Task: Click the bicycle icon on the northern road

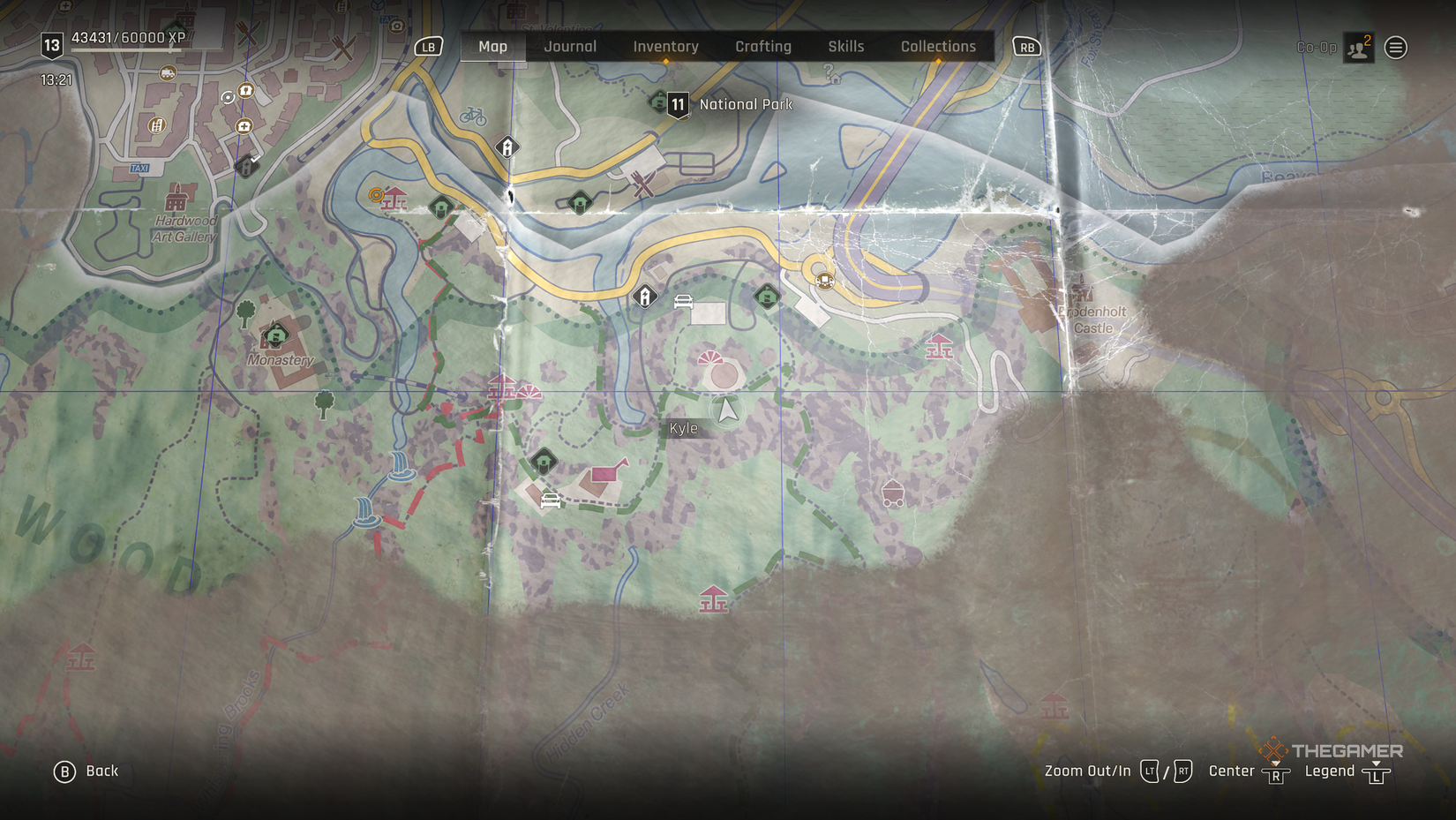Action: click(x=474, y=115)
